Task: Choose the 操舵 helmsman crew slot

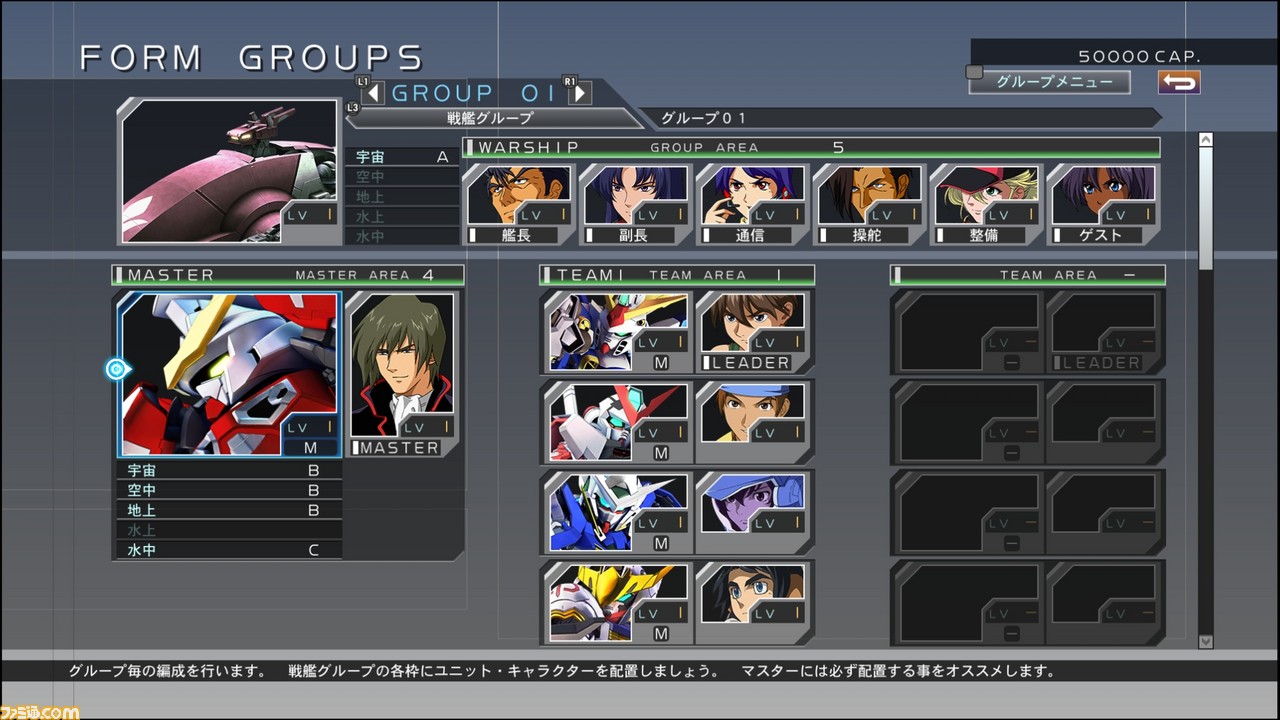Action: 868,205
